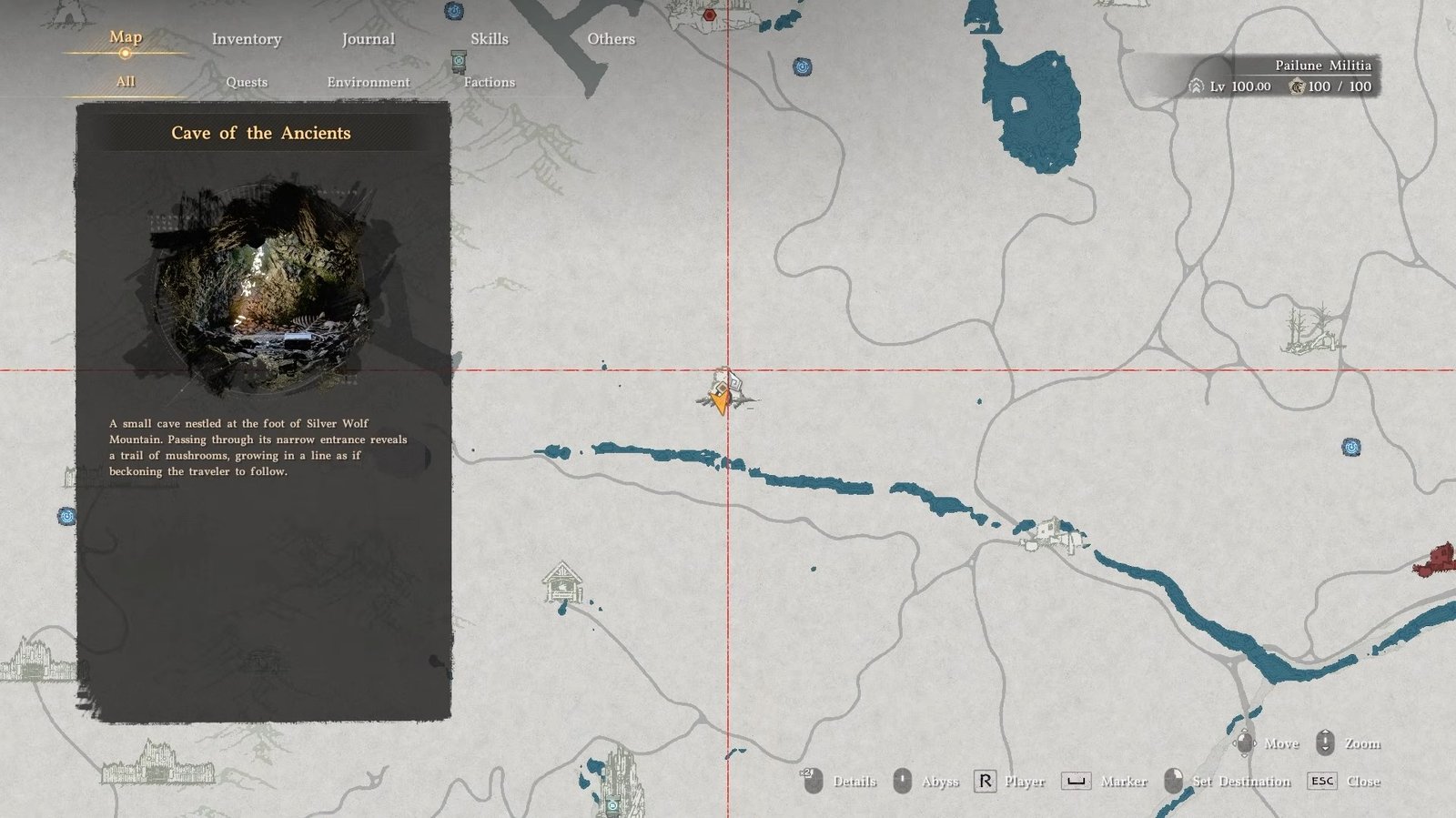1456x818 pixels.
Task: Click the Cave of the Ancients thumbnail
Action: point(262,286)
